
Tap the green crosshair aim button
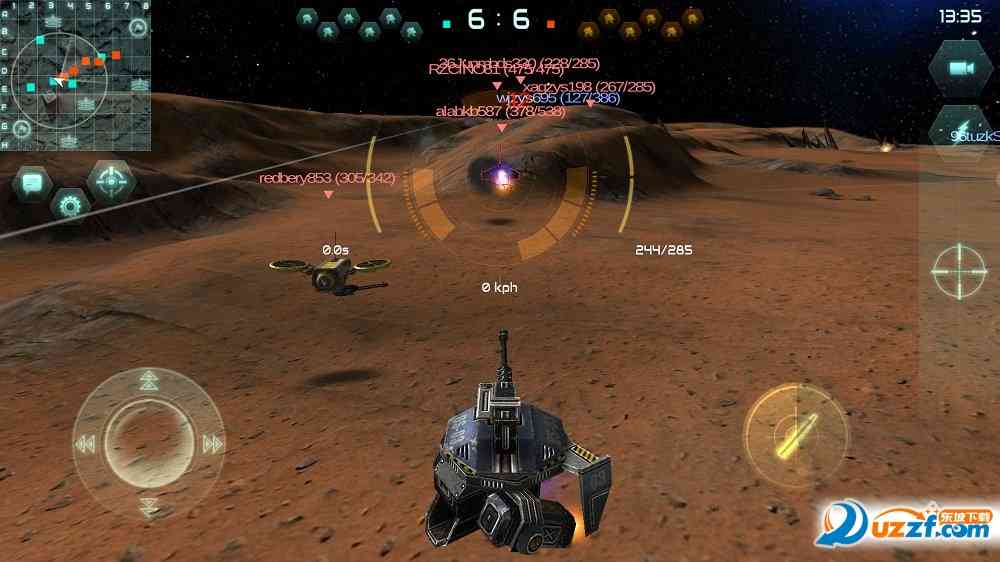(x=959, y=271)
